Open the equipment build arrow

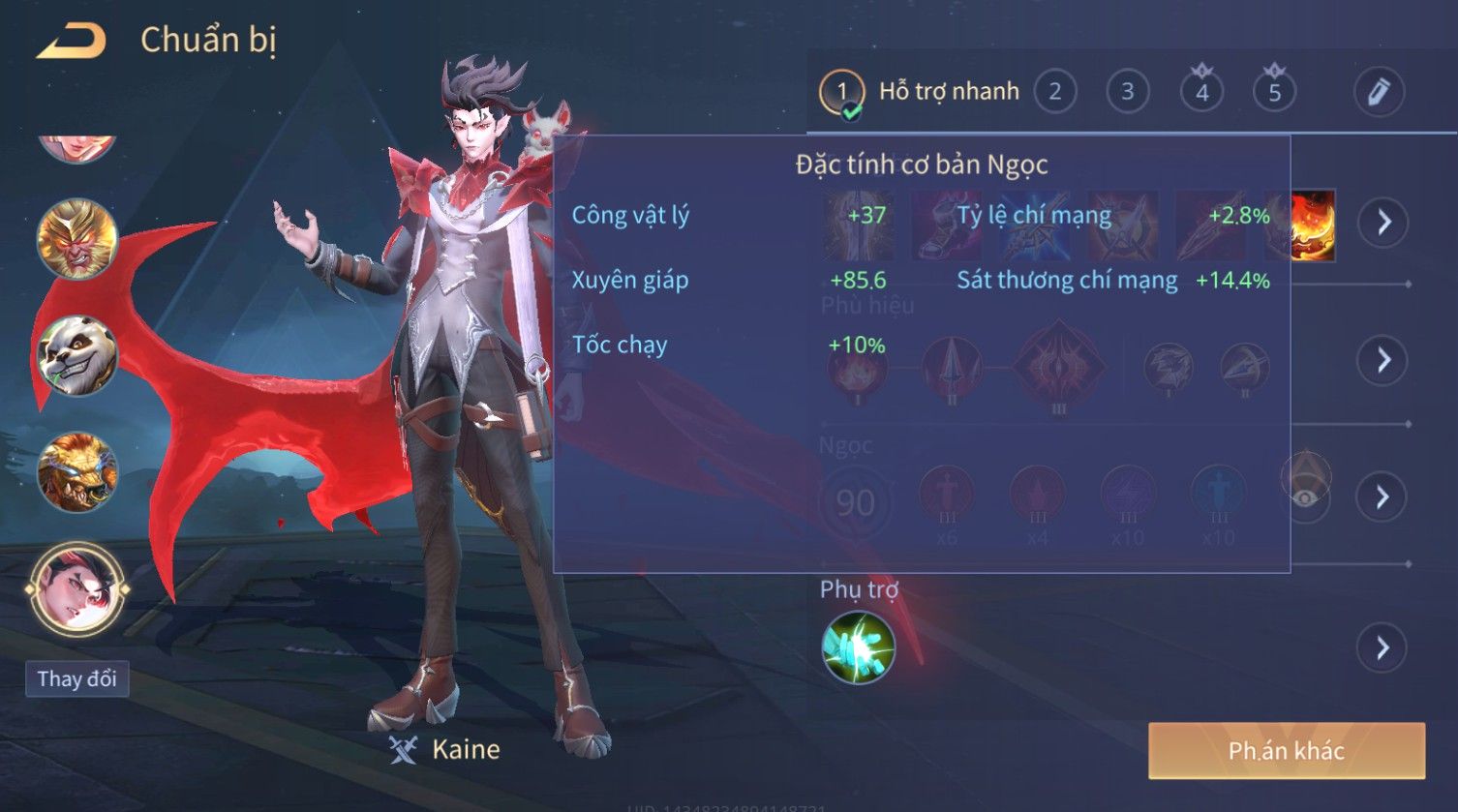(x=1382, y=223)
